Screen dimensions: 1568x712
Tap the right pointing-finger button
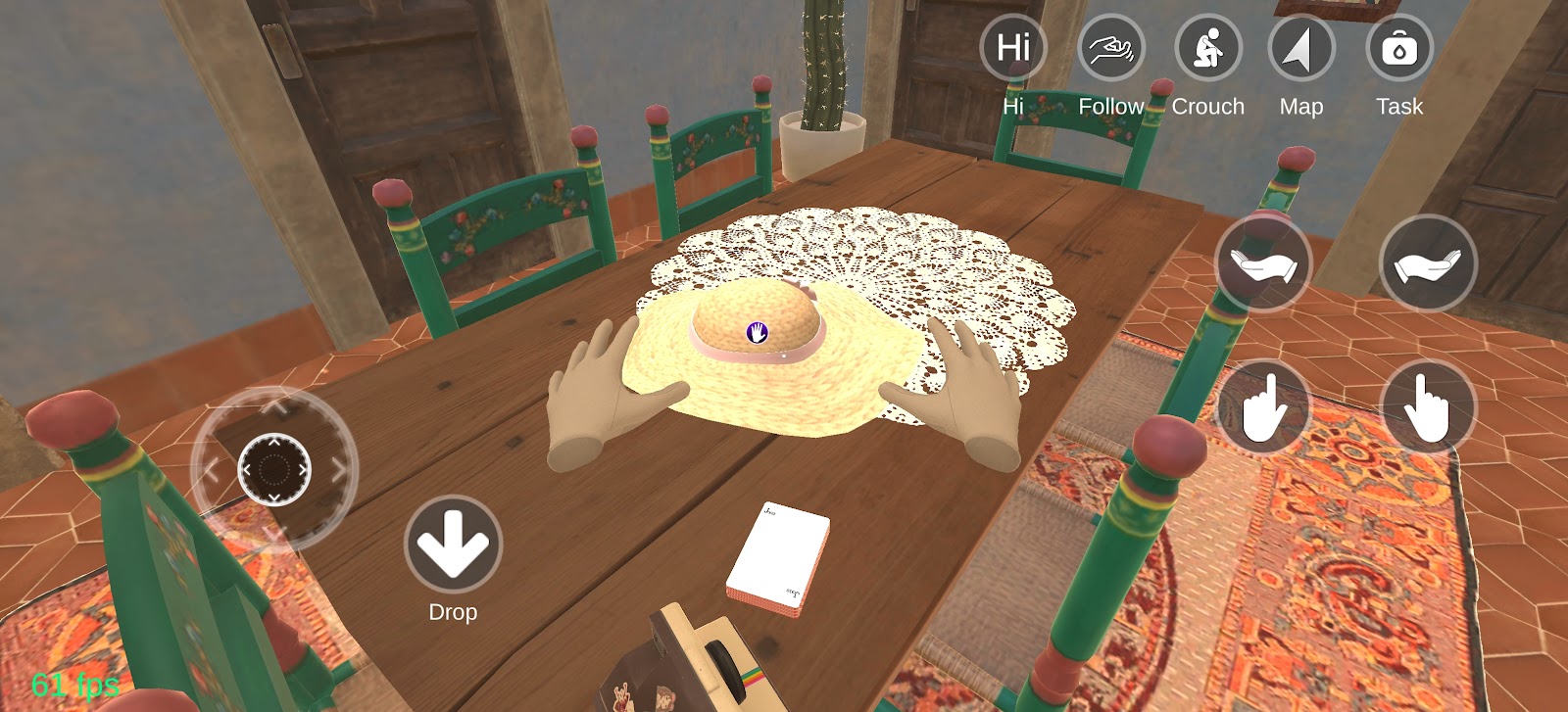pyautogui.click(x=1427, y=407)
